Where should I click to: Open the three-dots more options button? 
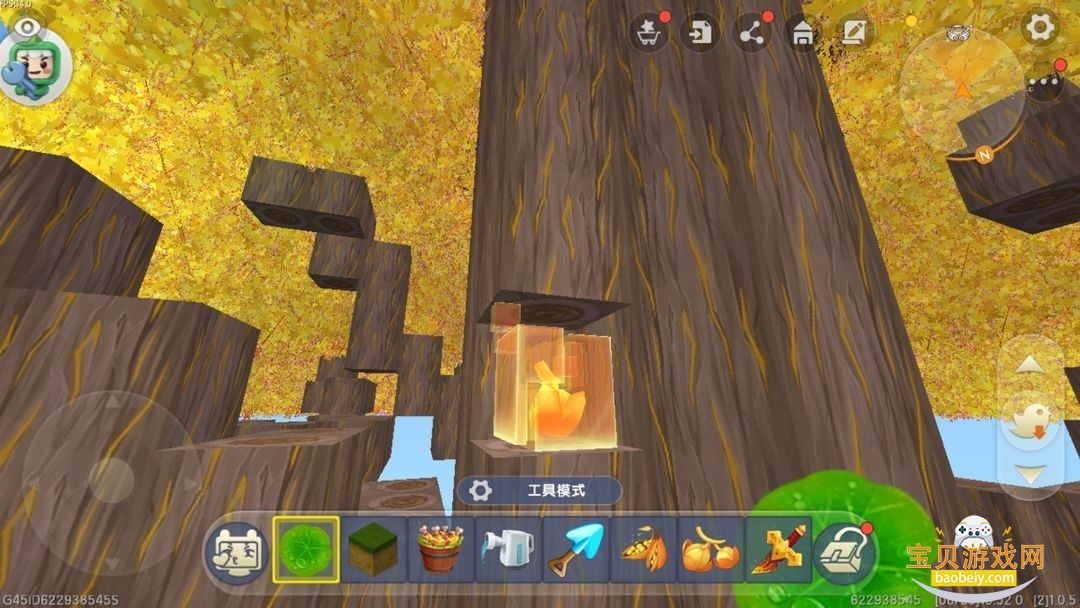[1045, 82]
